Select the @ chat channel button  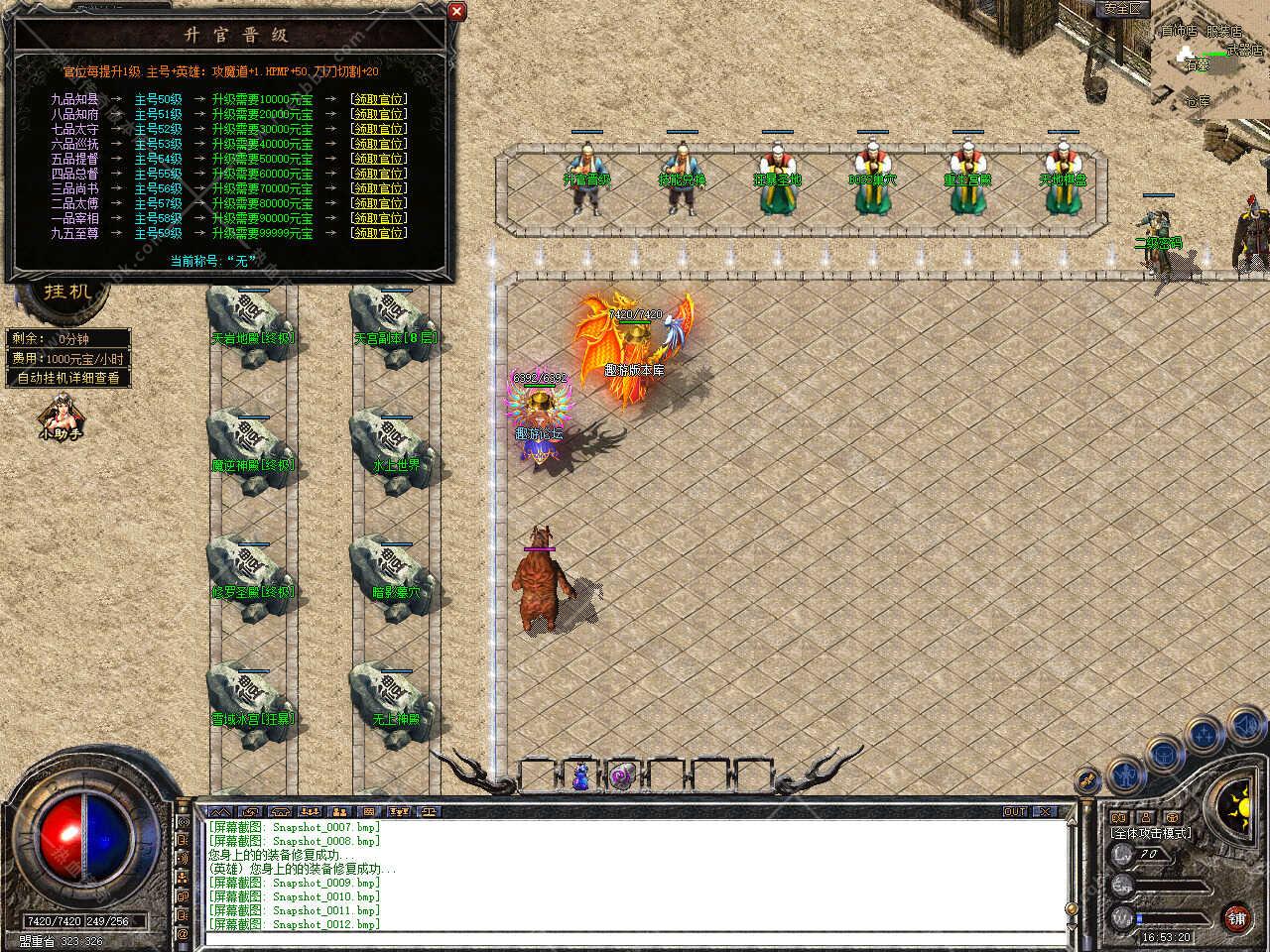[183, 934]
